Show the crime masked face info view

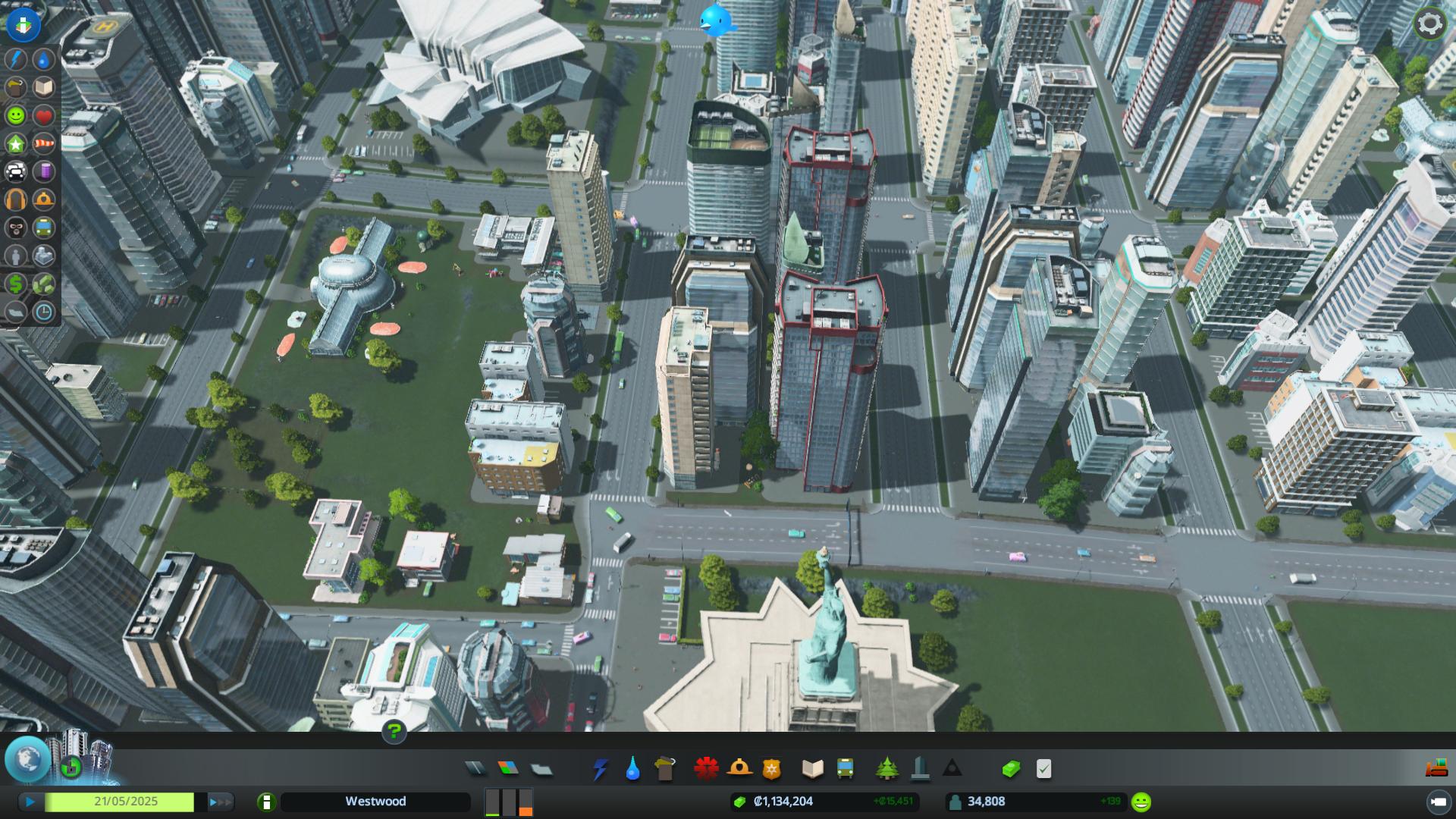[16, 227]
